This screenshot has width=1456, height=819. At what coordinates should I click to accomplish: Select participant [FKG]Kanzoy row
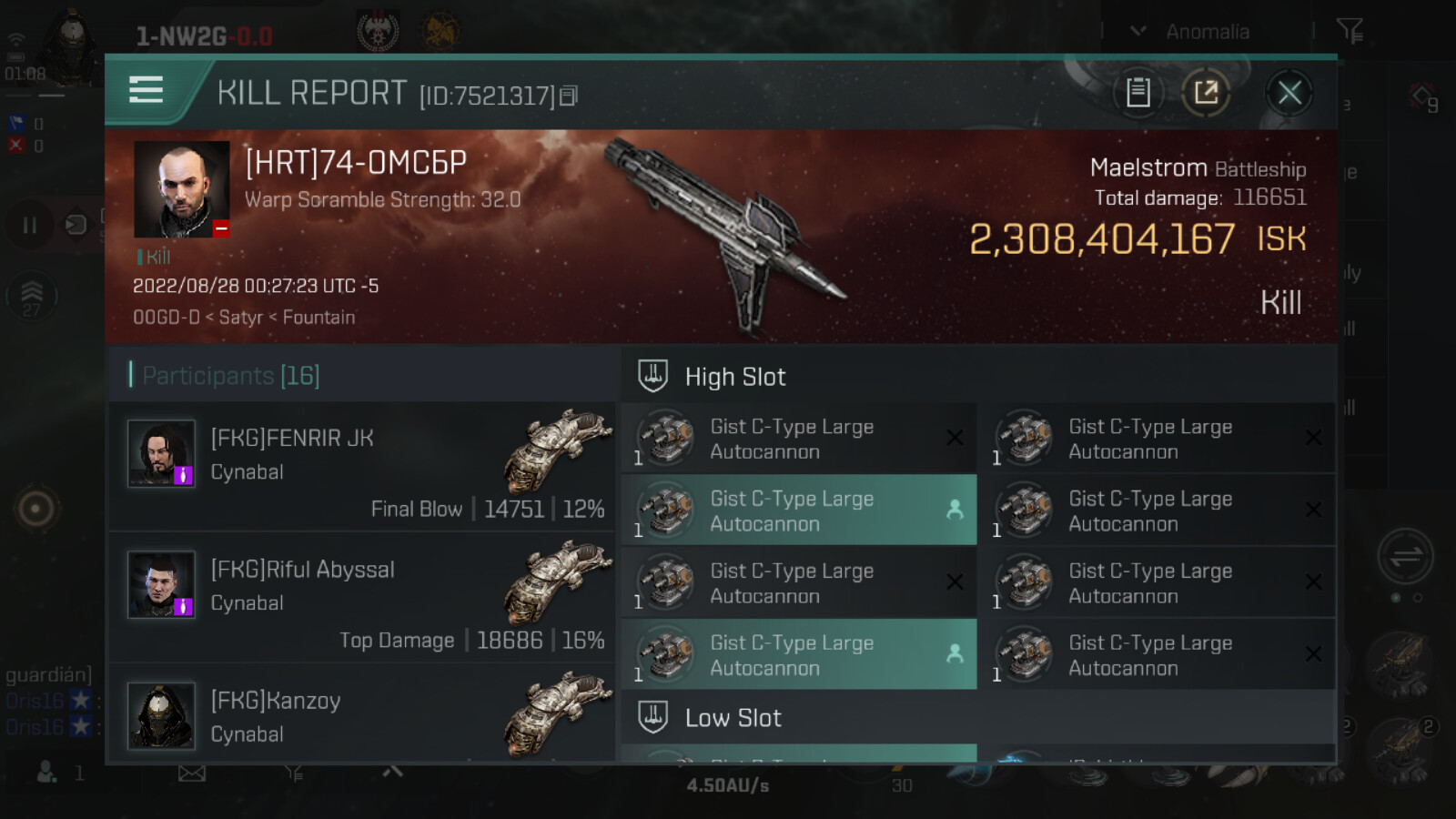[362, 715]
